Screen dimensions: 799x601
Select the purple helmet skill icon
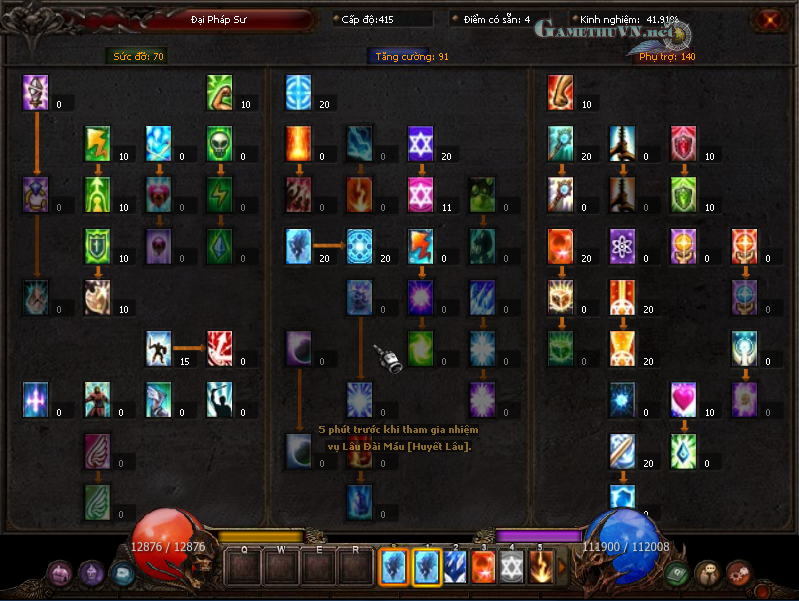tap(36, 92)
